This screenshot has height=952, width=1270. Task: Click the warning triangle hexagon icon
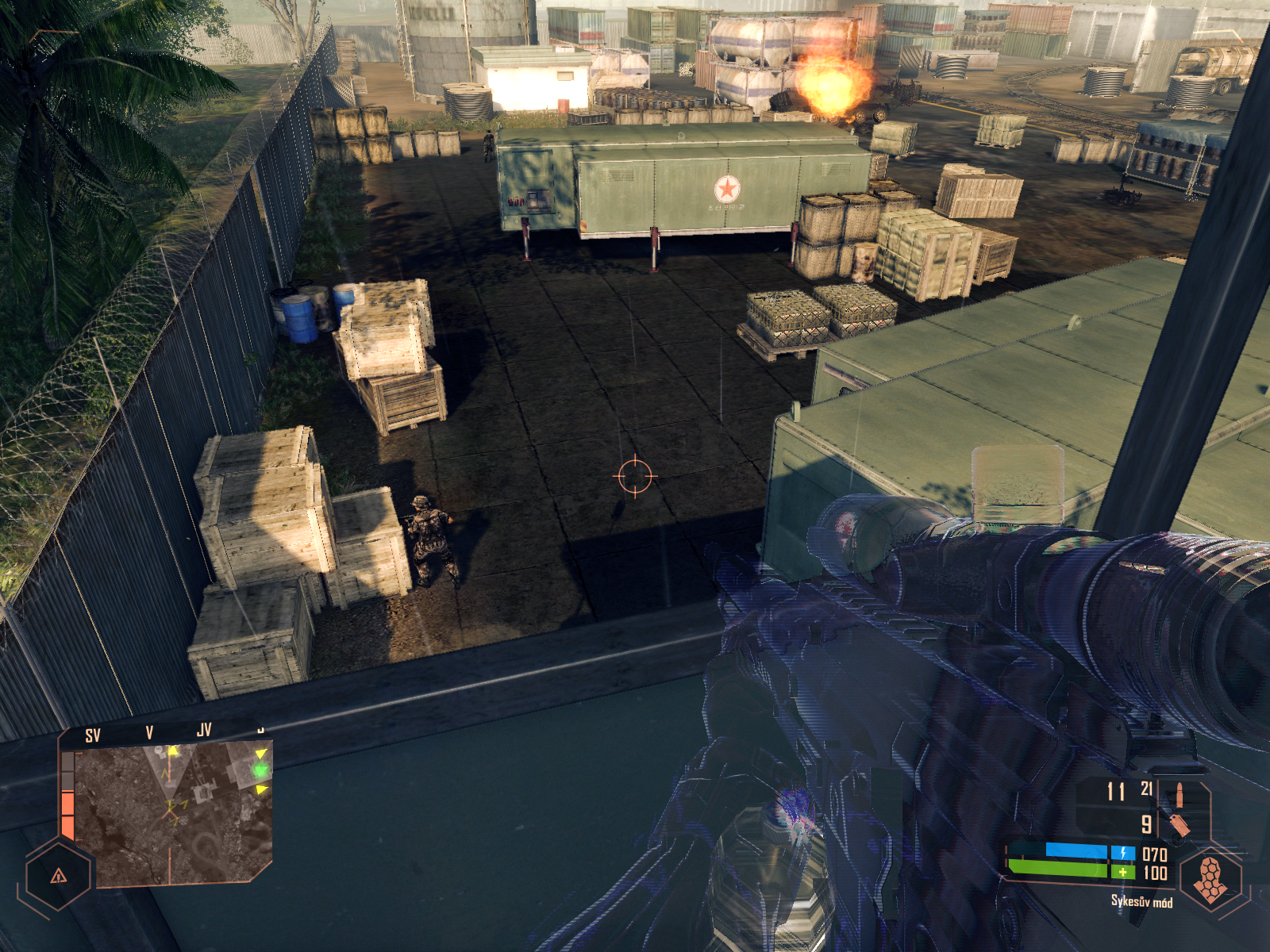58,876
